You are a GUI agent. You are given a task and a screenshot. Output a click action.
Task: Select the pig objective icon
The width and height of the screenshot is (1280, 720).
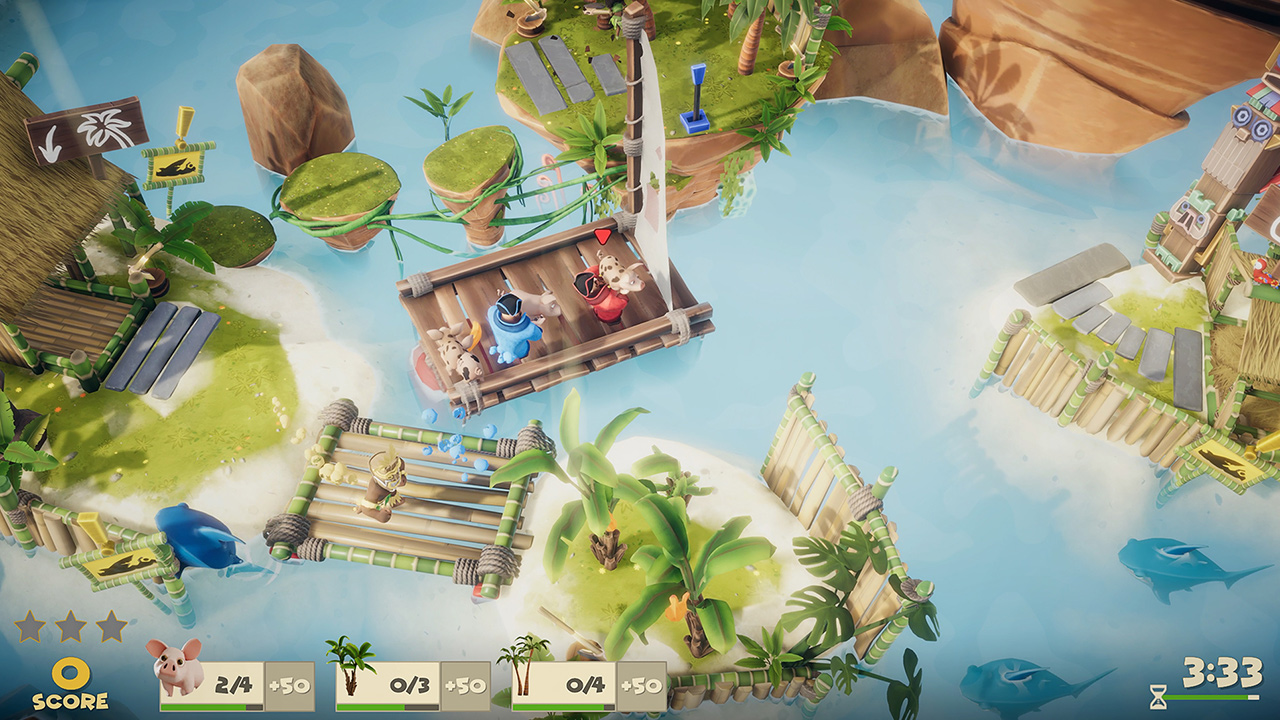click(x=174, y=665)
